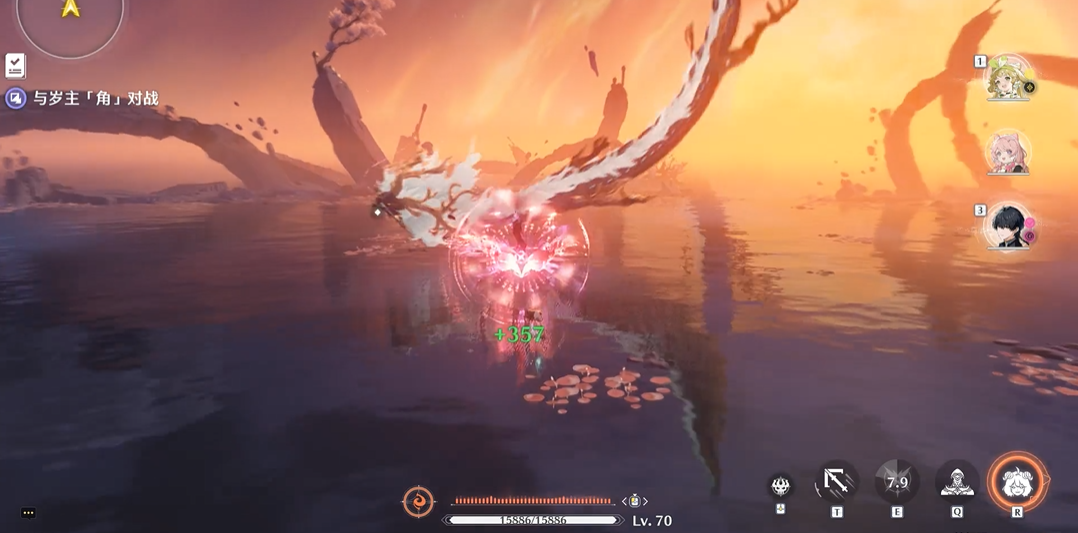Image resolution: width=1078 pixels, height=533 pixels.
Task: Select the orange swirl element icon
Action: pyautogui.click(x=418, y=500)
